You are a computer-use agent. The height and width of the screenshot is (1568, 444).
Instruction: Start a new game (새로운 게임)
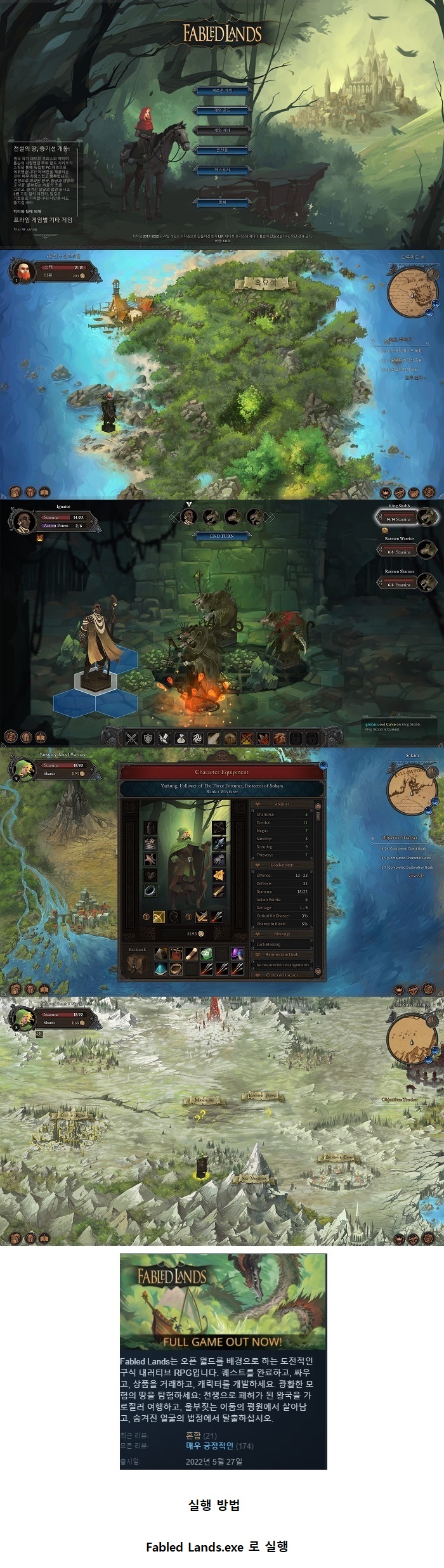[222, 91]
